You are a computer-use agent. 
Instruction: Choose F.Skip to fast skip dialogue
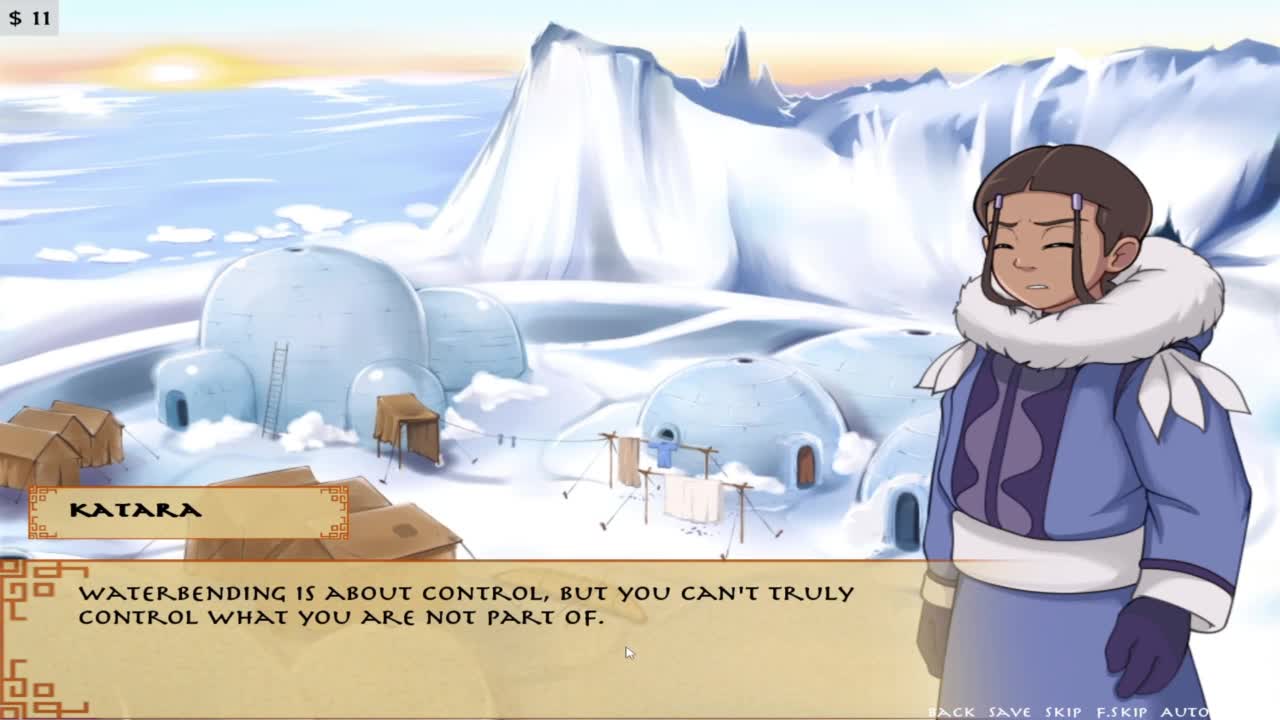1121,712
